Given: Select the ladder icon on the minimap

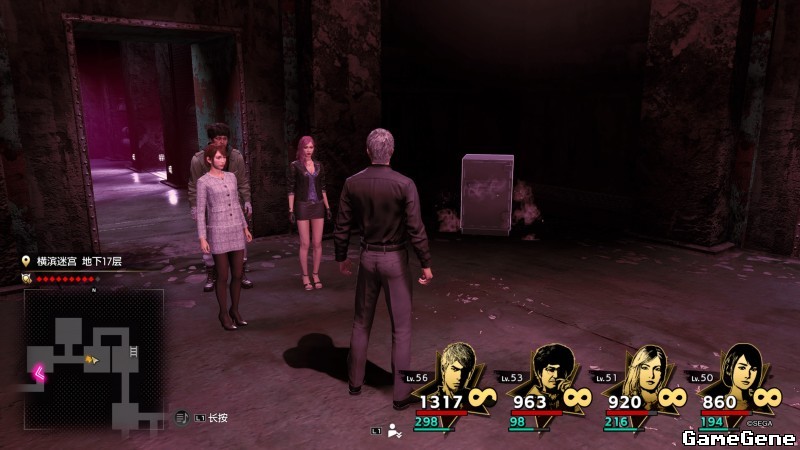Looking at the screenshot, I should (133, 351).
